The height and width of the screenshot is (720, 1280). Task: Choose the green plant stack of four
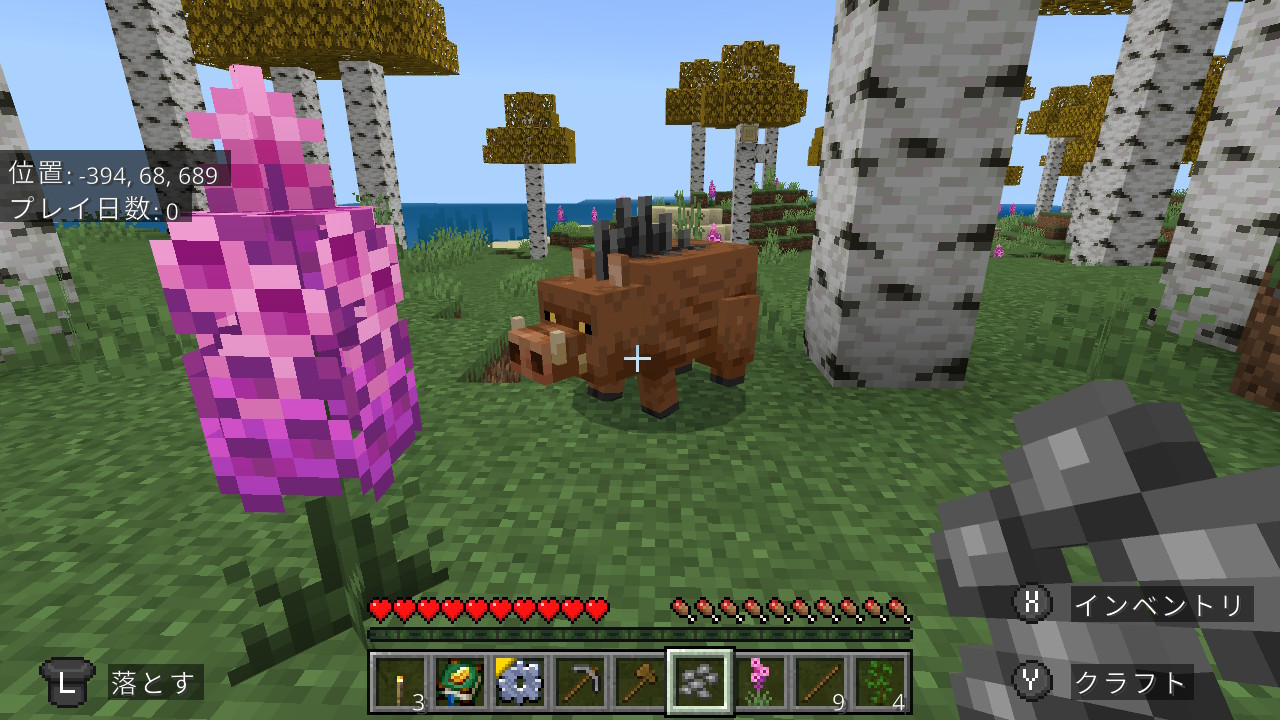click(x=880, y=682)
